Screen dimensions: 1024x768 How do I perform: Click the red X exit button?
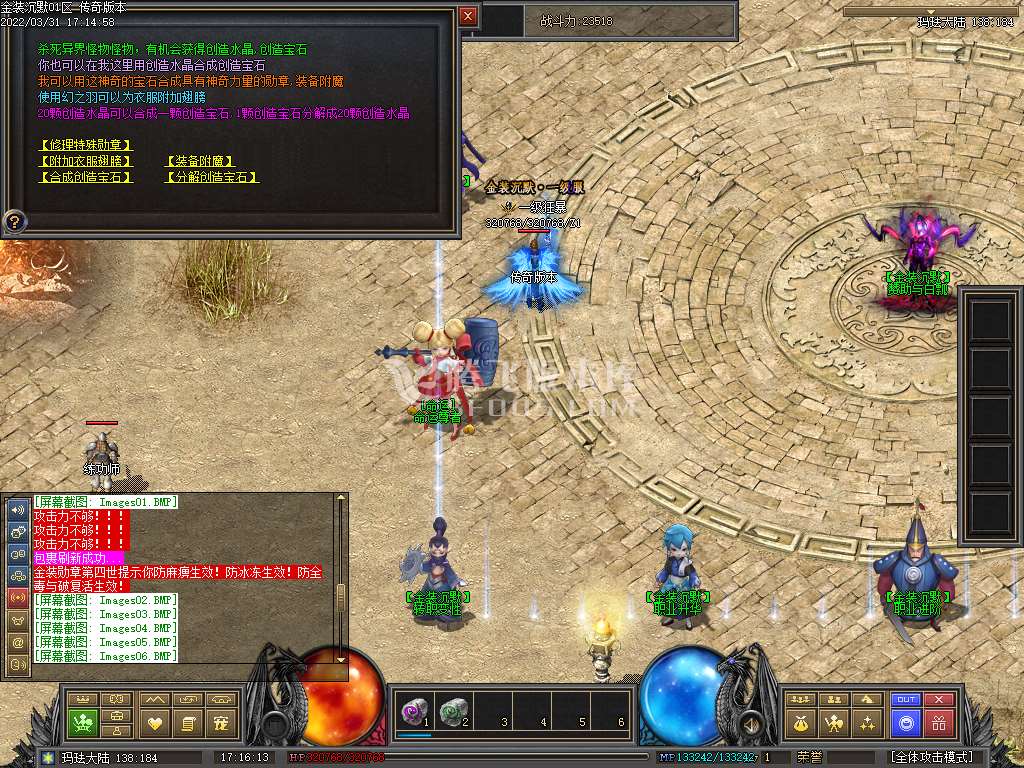pos(938,700)
